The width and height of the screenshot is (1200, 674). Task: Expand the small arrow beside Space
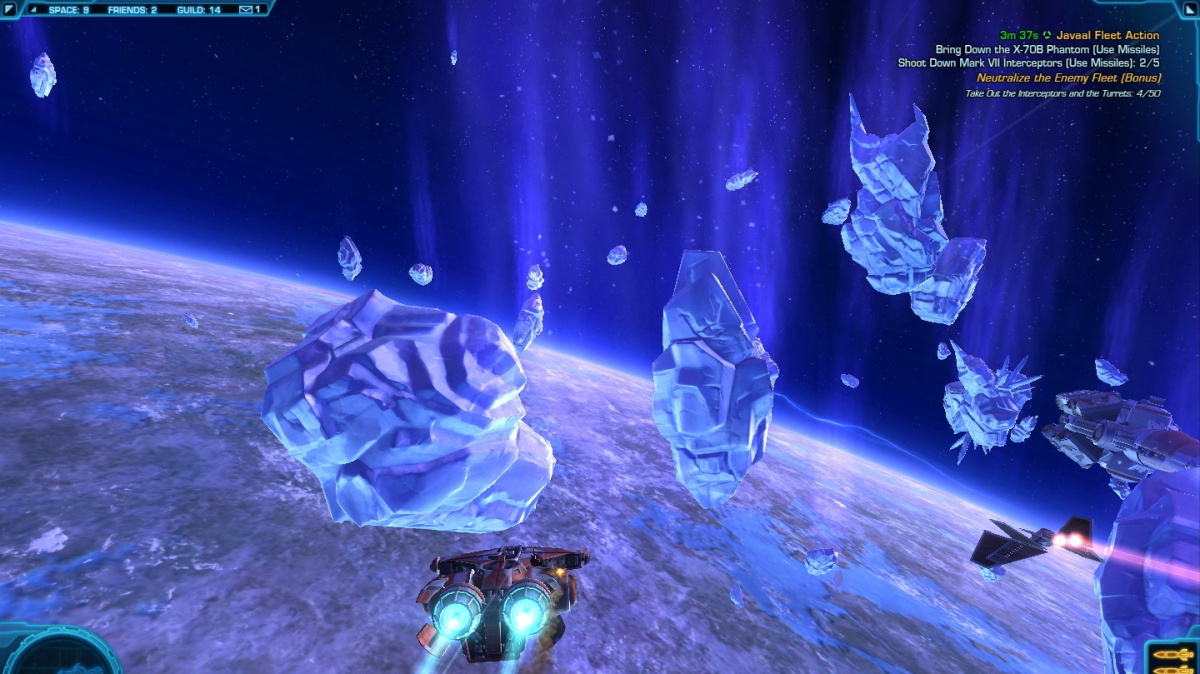coord(34,9)
